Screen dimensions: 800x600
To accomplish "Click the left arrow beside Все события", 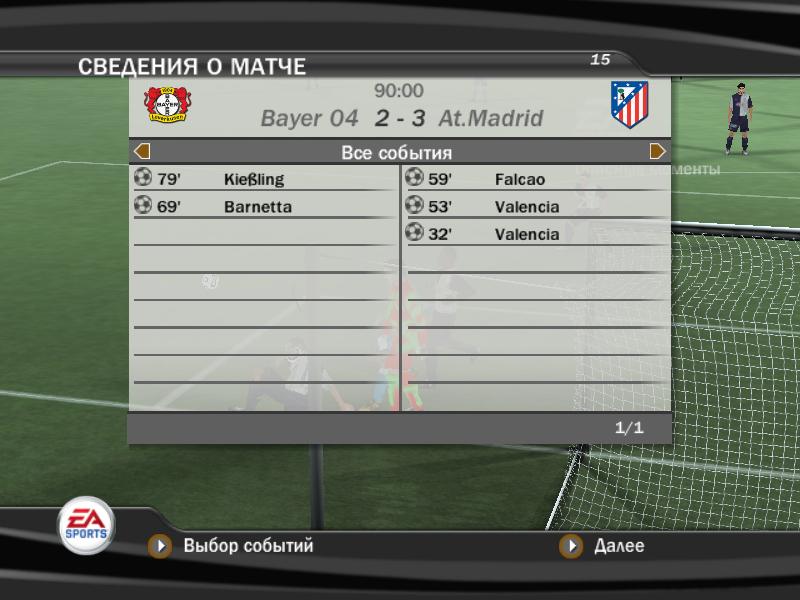I will coord(142,152).
